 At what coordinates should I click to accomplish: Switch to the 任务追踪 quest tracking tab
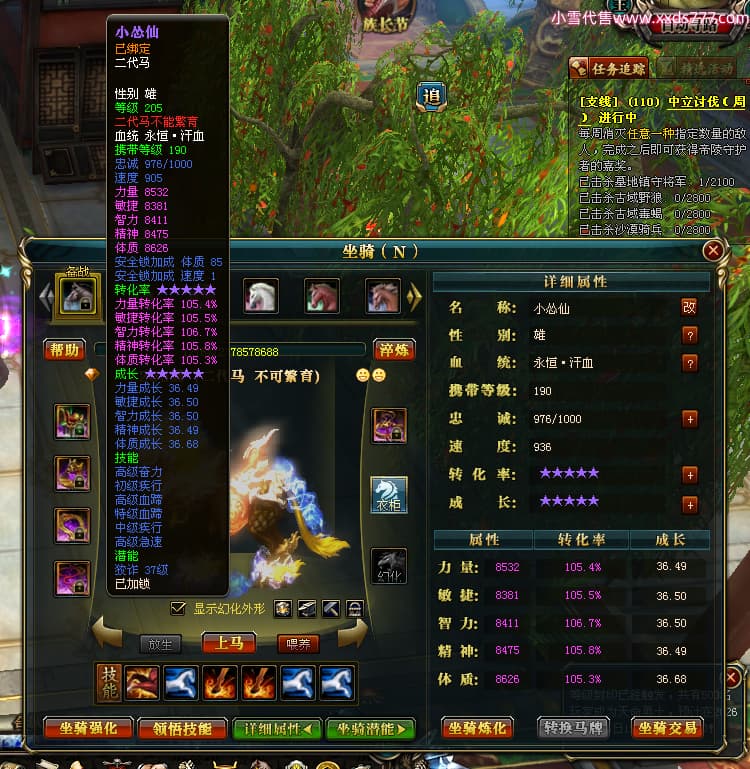[x=608, y=68]
